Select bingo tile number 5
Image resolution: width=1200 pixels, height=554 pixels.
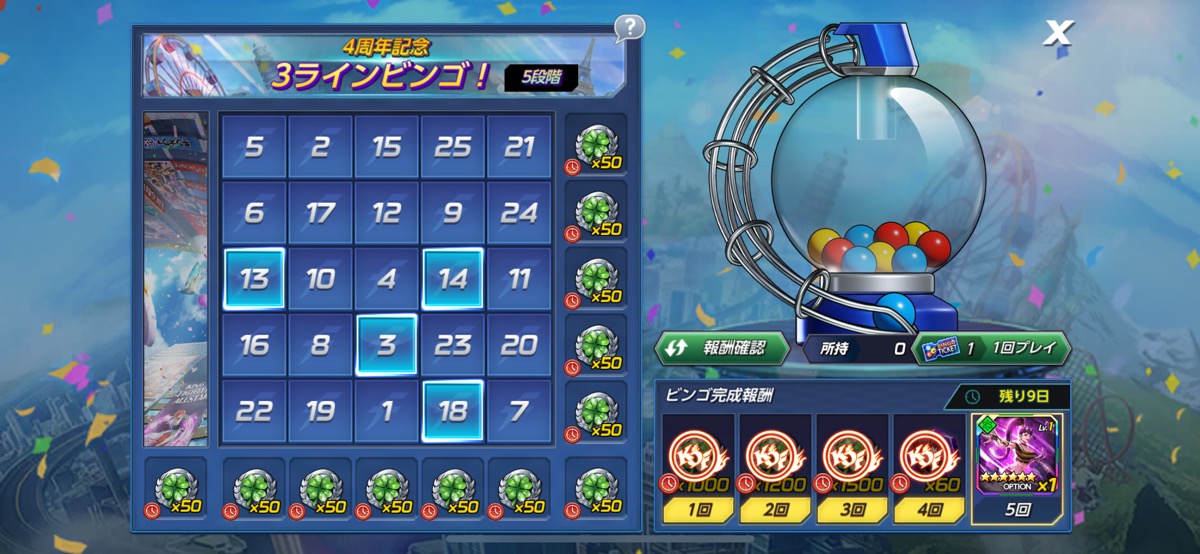click(254, 147)
